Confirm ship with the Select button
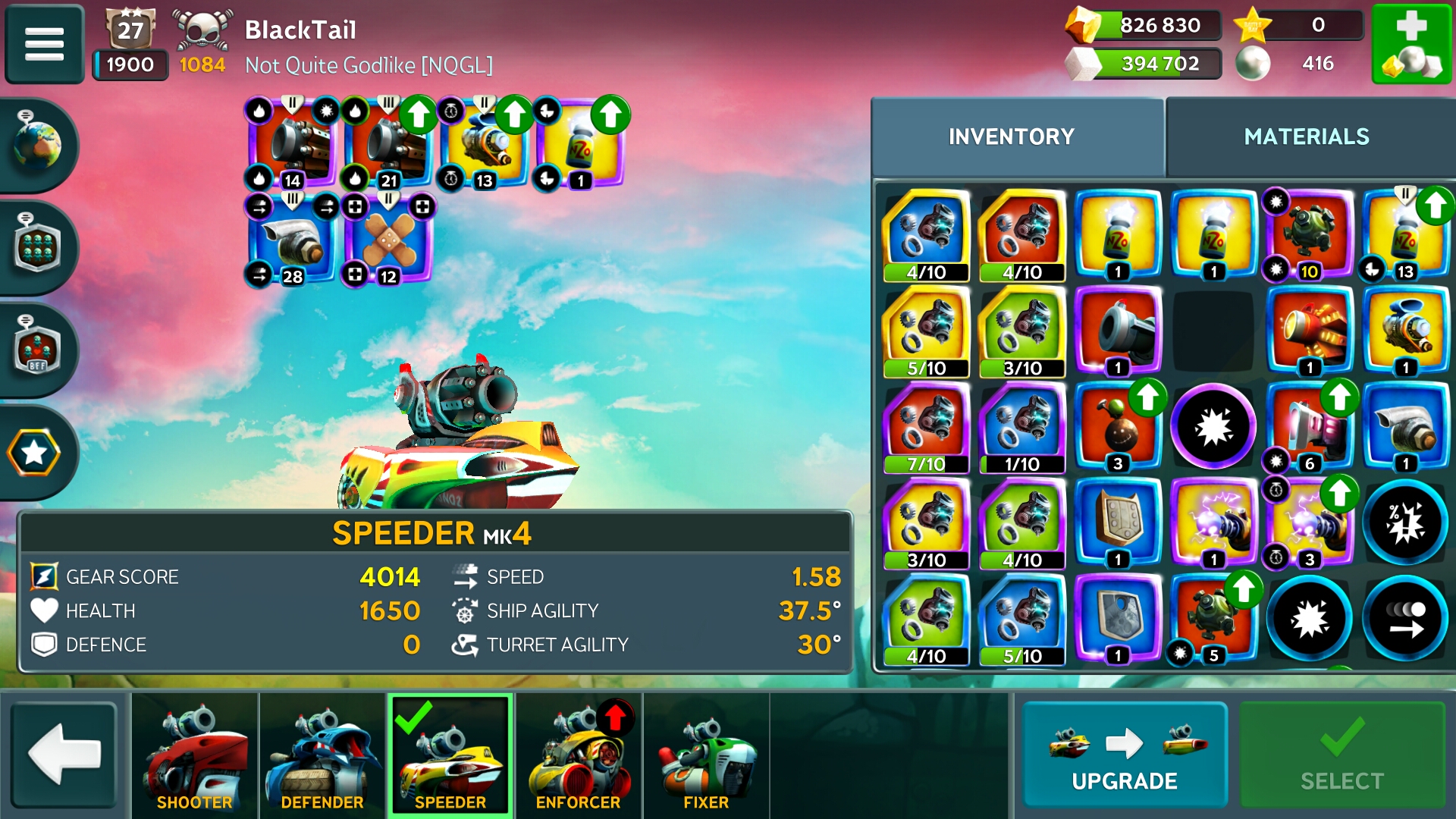 [x=1341, y=755]
